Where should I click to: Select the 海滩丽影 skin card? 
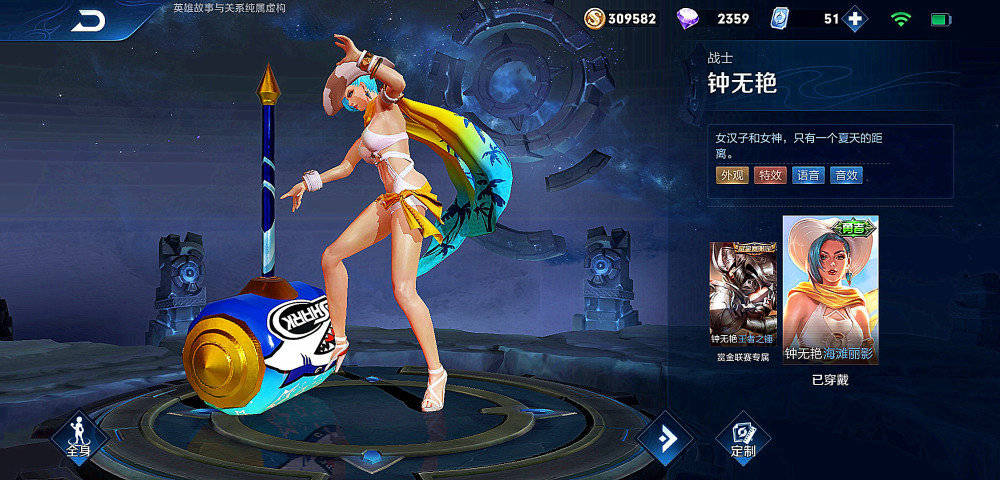coord(830,290)
